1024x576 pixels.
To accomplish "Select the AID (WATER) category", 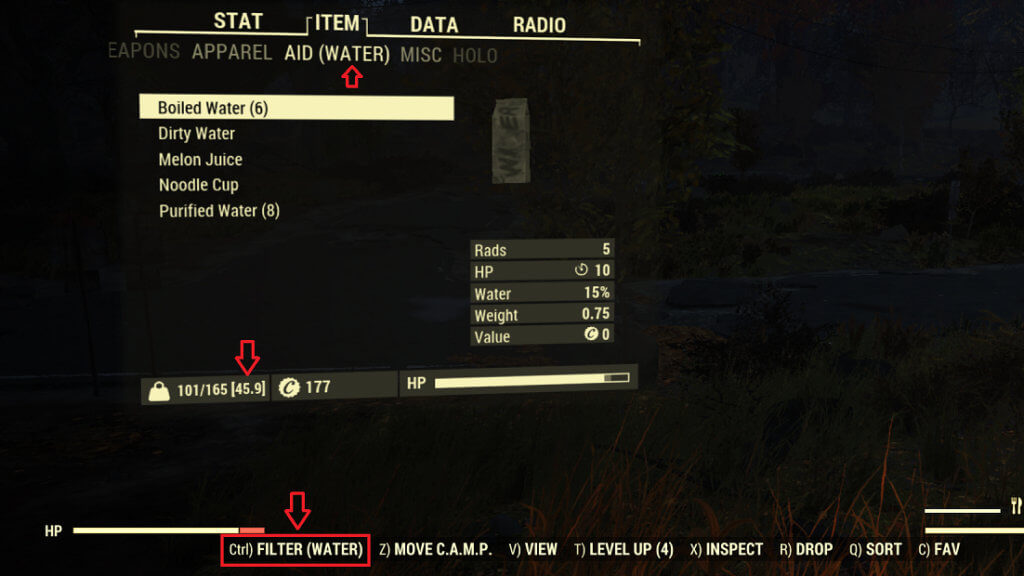I will [337, 54].
